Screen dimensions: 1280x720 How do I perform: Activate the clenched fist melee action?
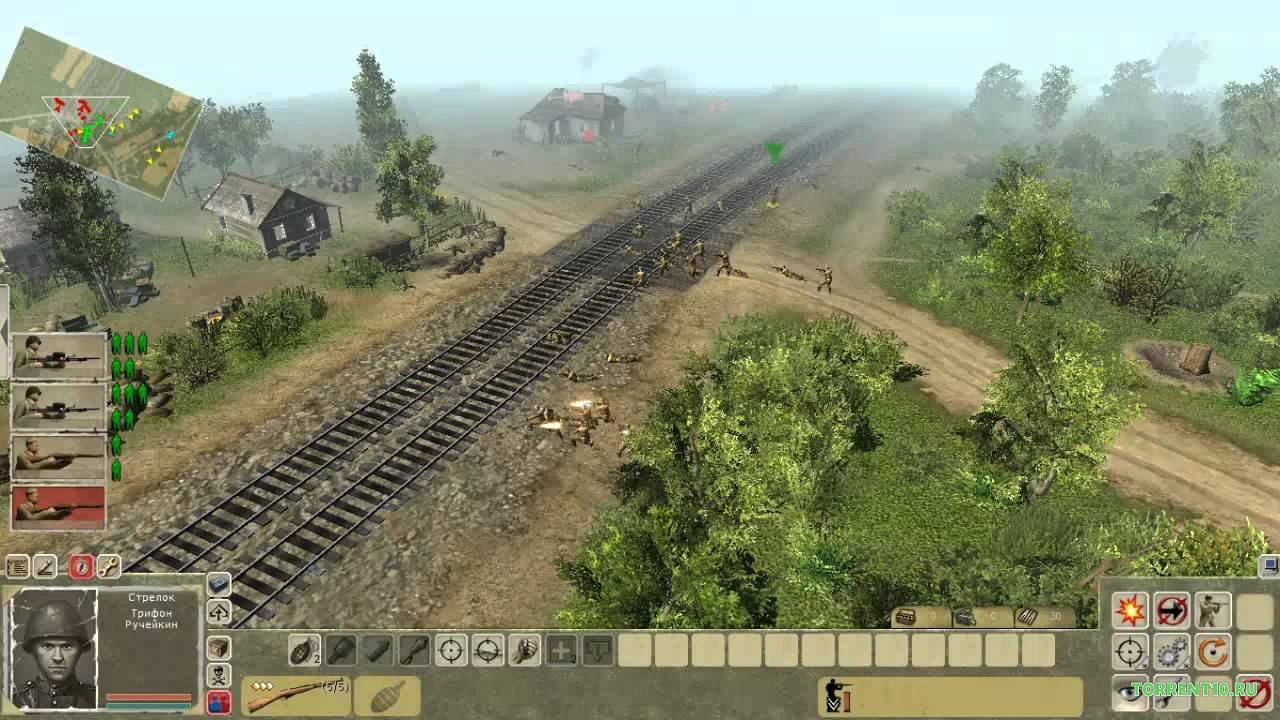[x=524, y=650]
